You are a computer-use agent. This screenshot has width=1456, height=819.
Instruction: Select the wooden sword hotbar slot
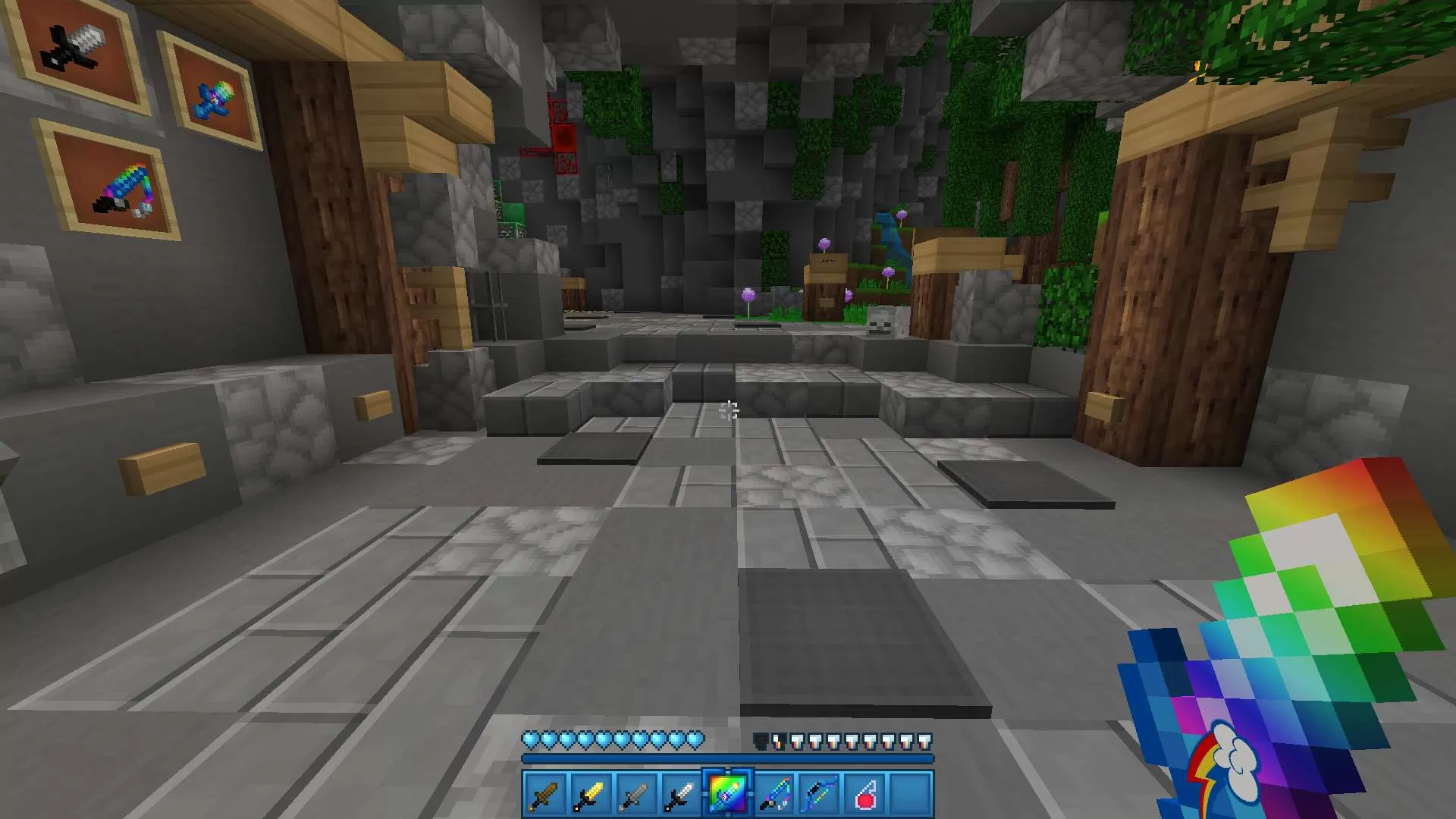click(x=544, y=795)
